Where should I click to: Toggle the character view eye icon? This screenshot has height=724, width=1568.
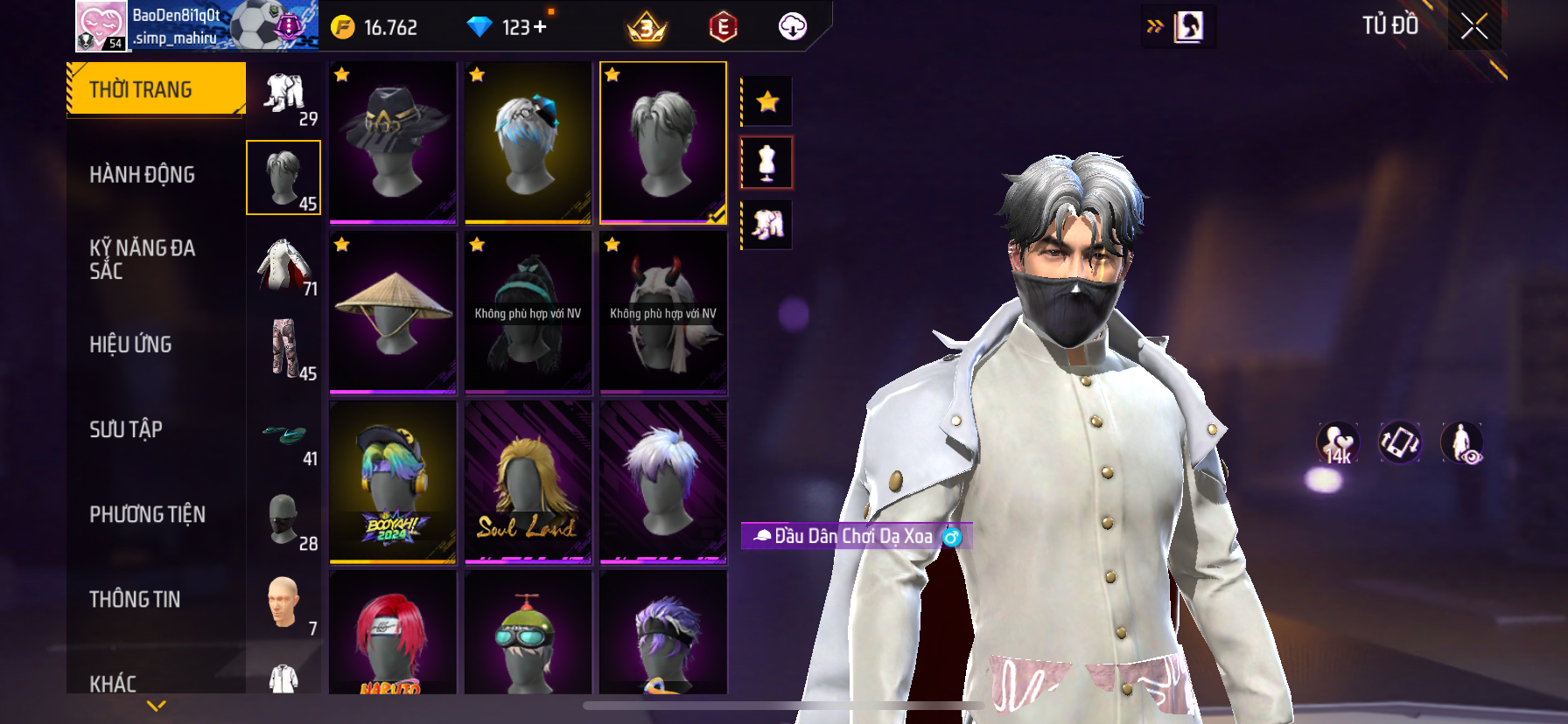(1462, 442)
